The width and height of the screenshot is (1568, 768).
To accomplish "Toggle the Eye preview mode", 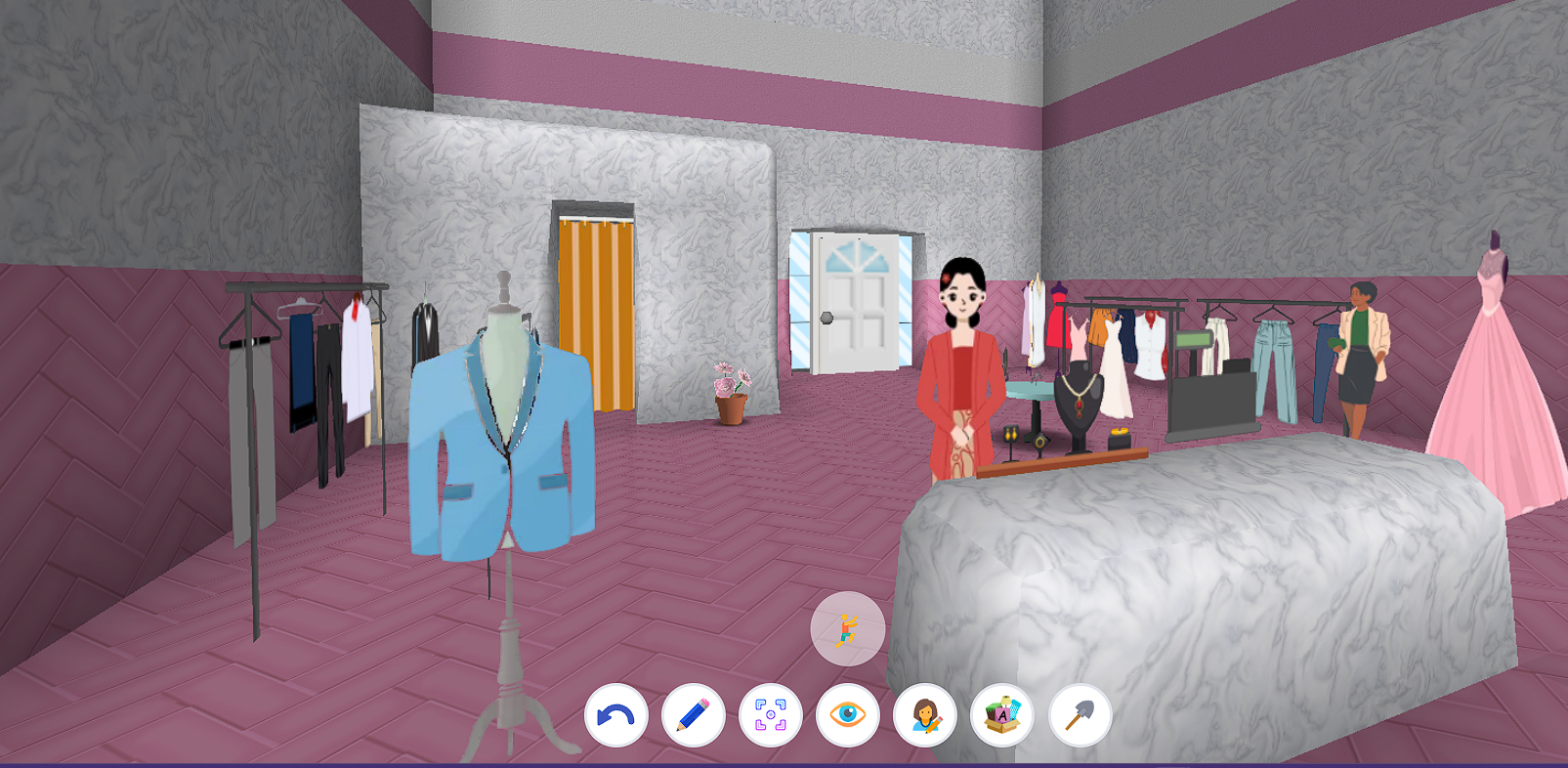I will 846,717.
